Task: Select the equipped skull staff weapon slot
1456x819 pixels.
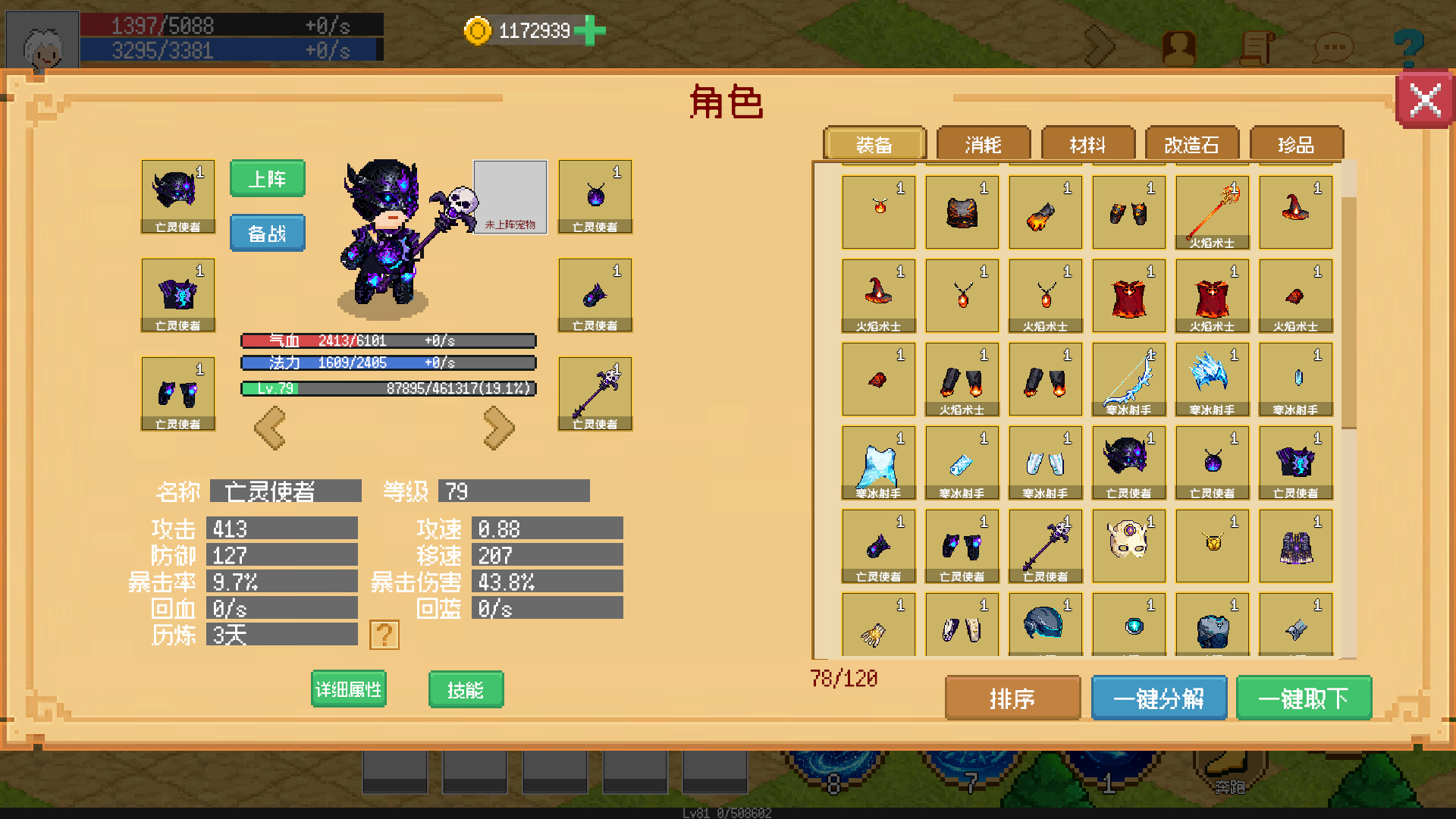Action: (x=595, y=394)
